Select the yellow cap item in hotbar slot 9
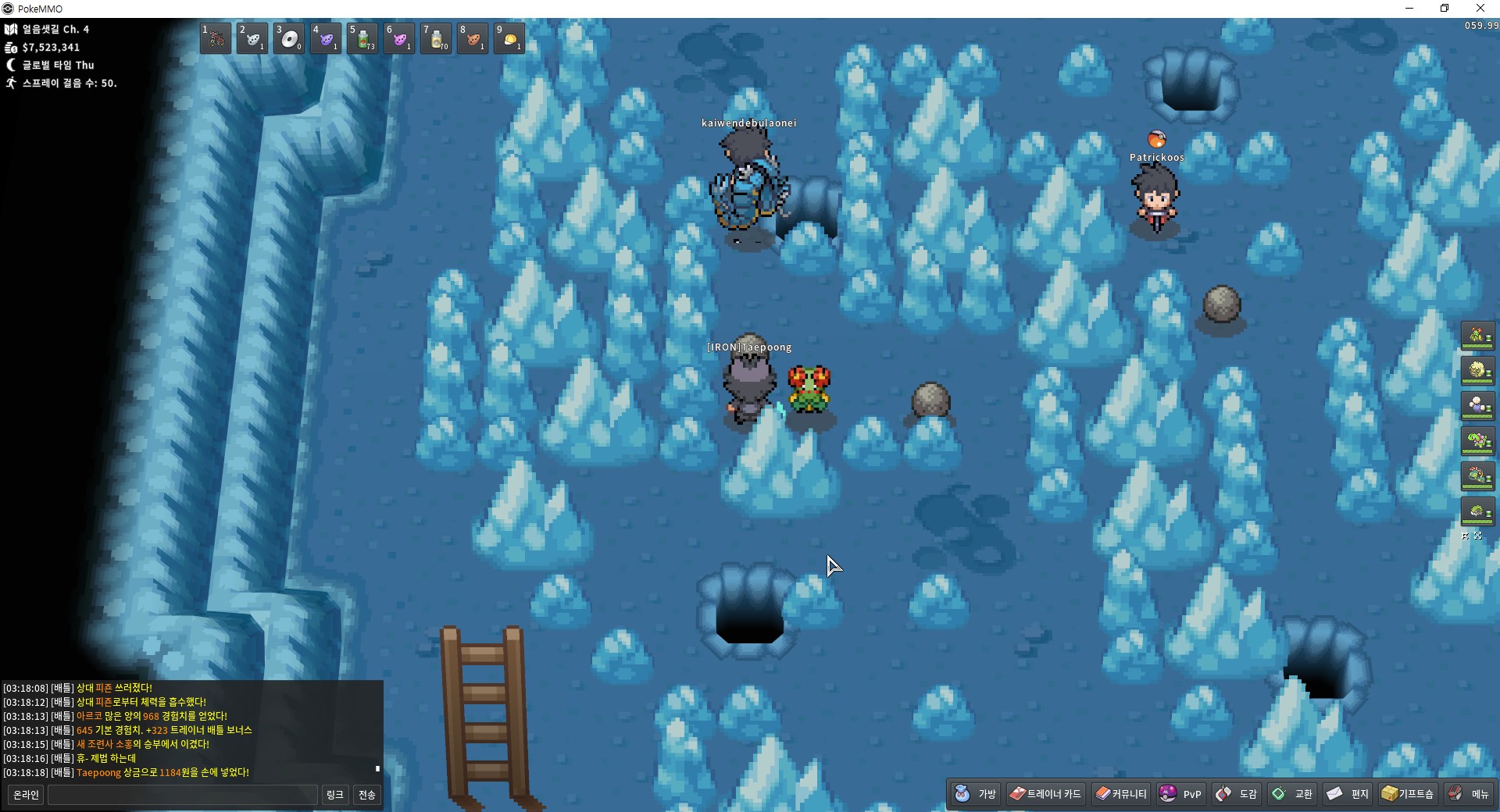 pyautogui.click(x=509, y=38)
